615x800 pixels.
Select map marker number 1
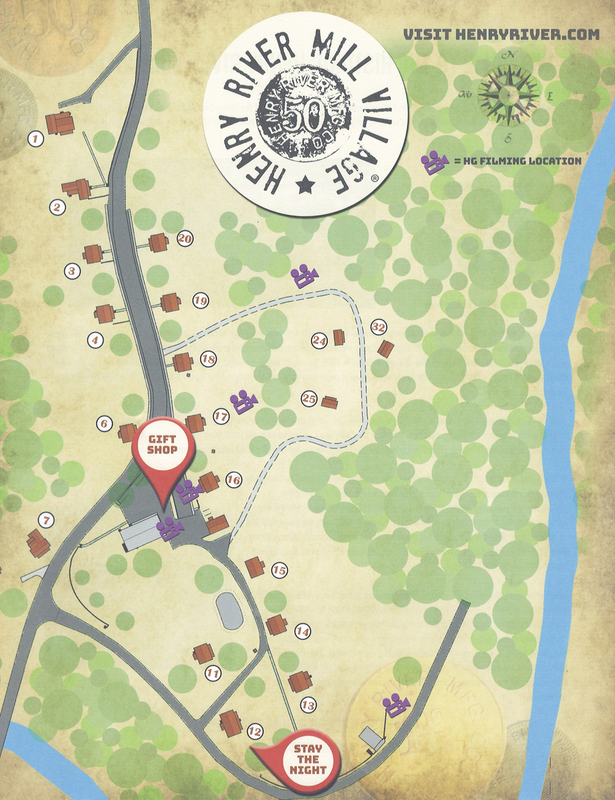coord(36,139)
